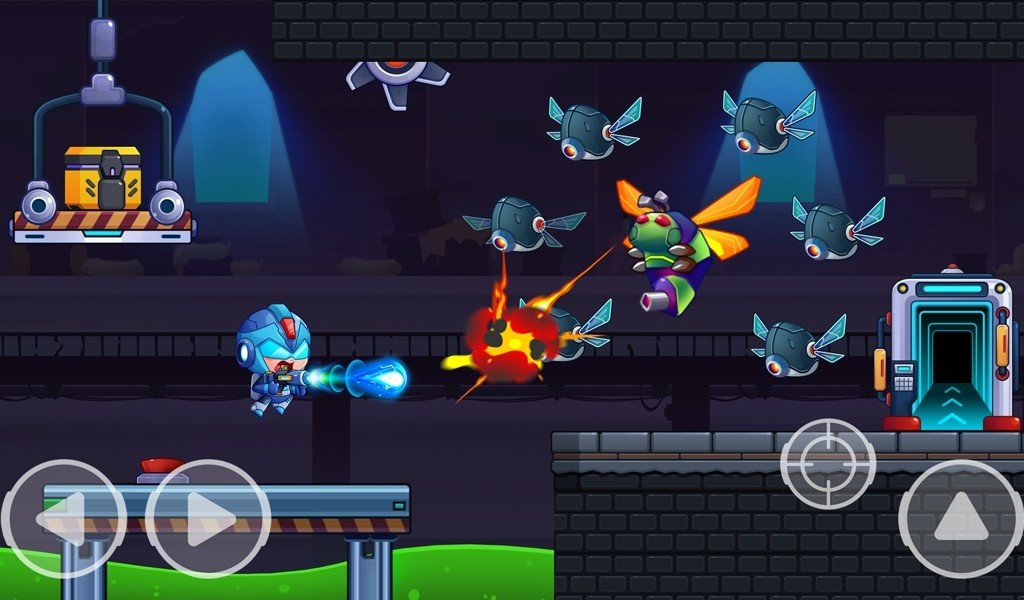Jump using the up triangle button
The height and width of the screenshot is (600, 1024).
click(x=960, y=519)
